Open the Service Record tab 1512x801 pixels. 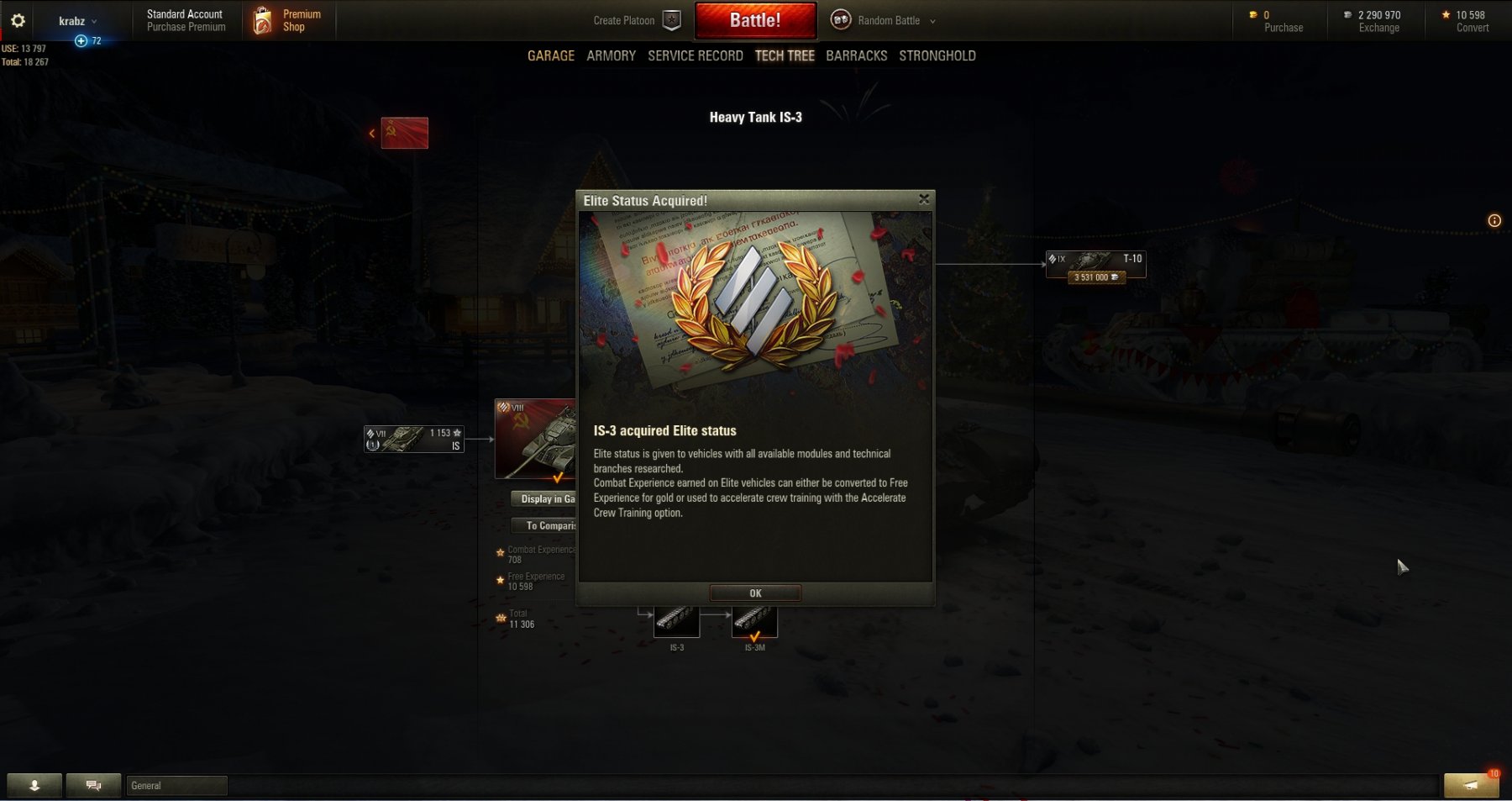695,55
